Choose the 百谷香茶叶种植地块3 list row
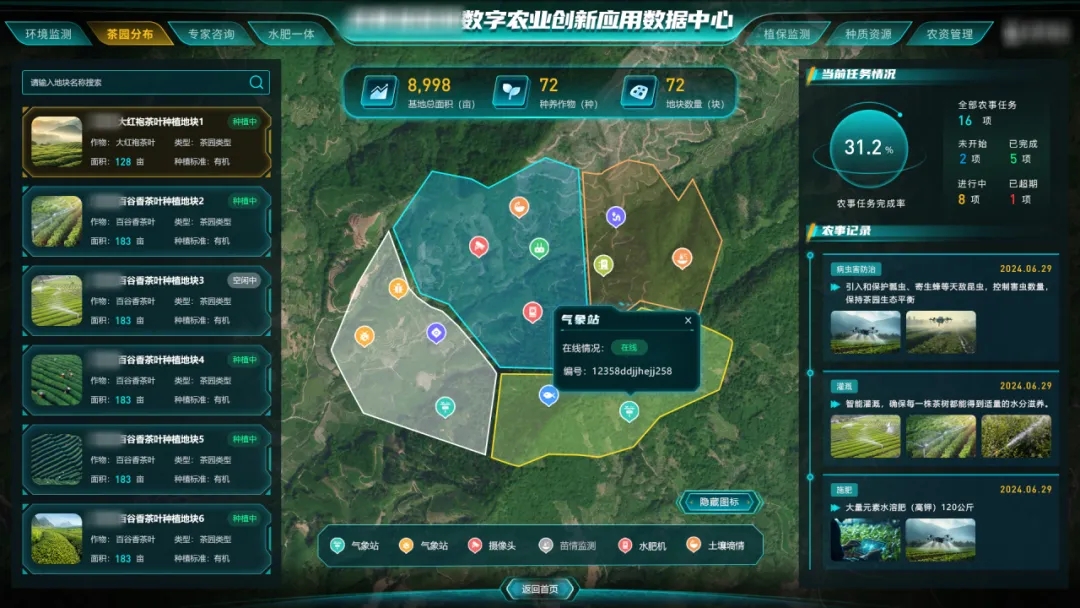This screenshot has height=608, width=1080. 146,300
